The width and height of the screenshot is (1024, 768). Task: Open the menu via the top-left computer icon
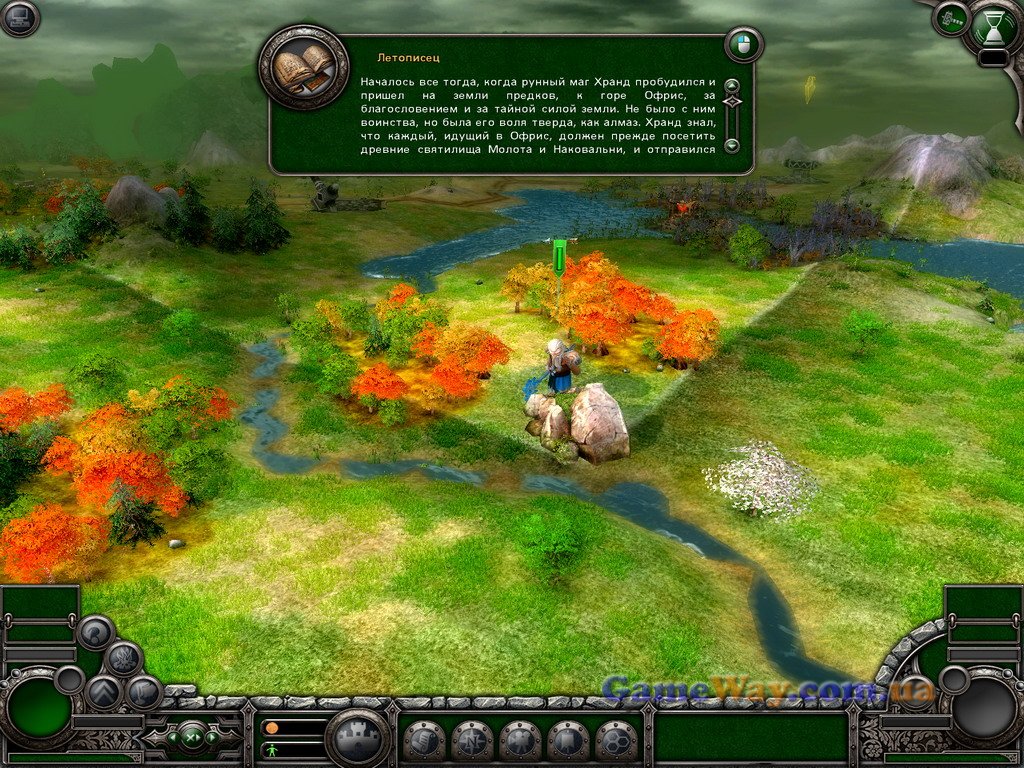click(x=19, y=18)
